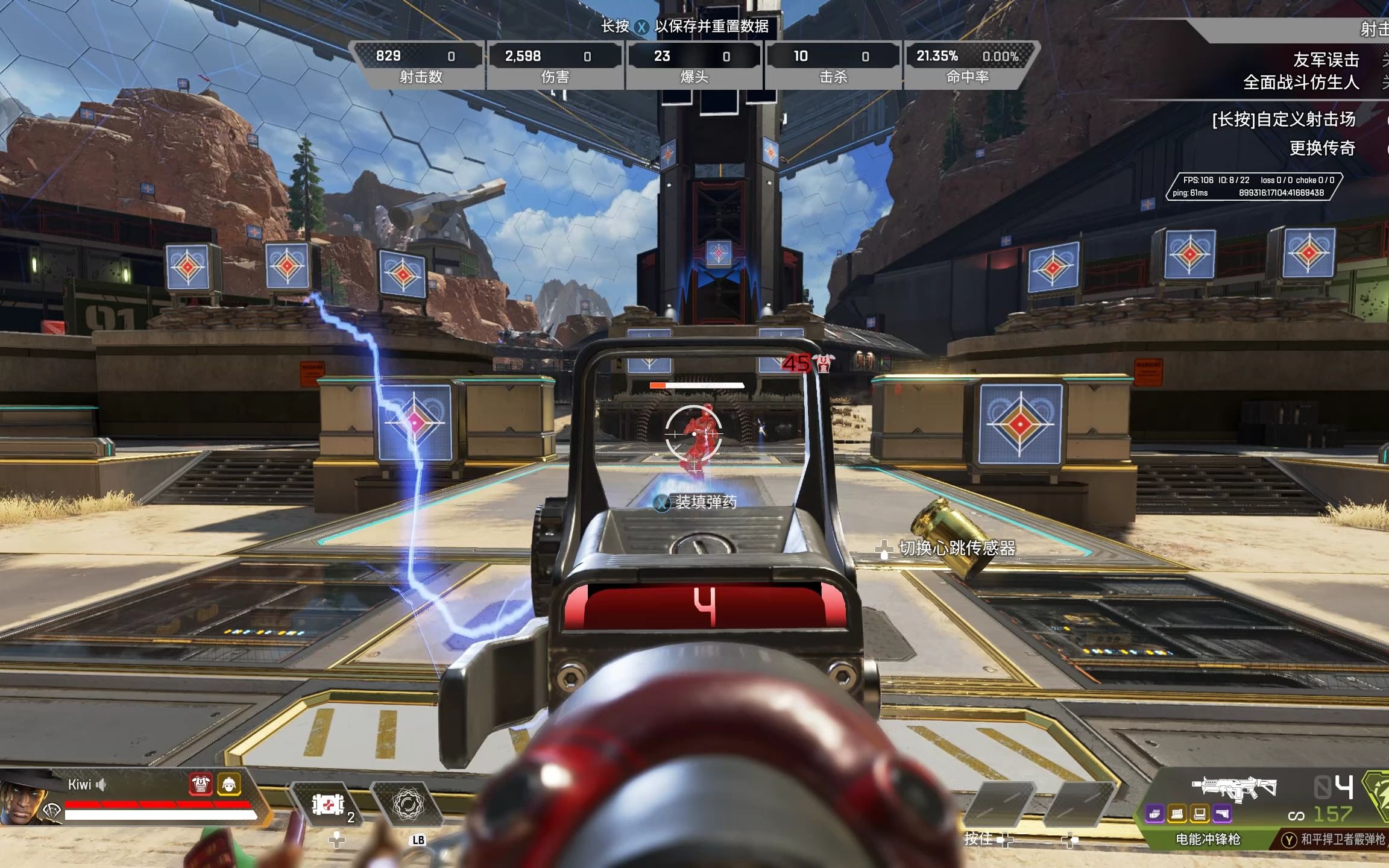Select the 命中率 accuracy stat panel

tap(968, 65)
